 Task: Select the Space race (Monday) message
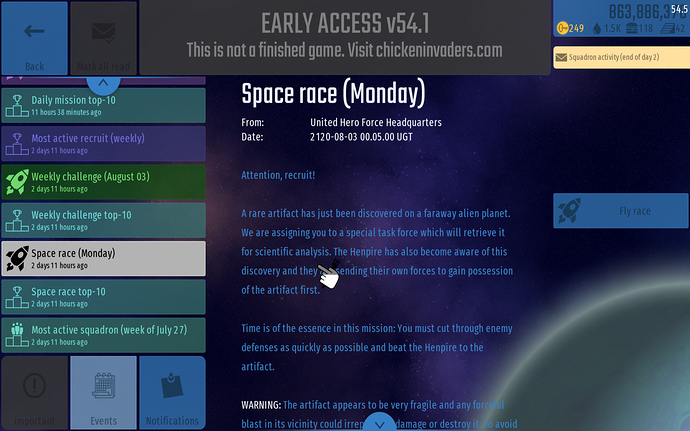coord(104,258)
